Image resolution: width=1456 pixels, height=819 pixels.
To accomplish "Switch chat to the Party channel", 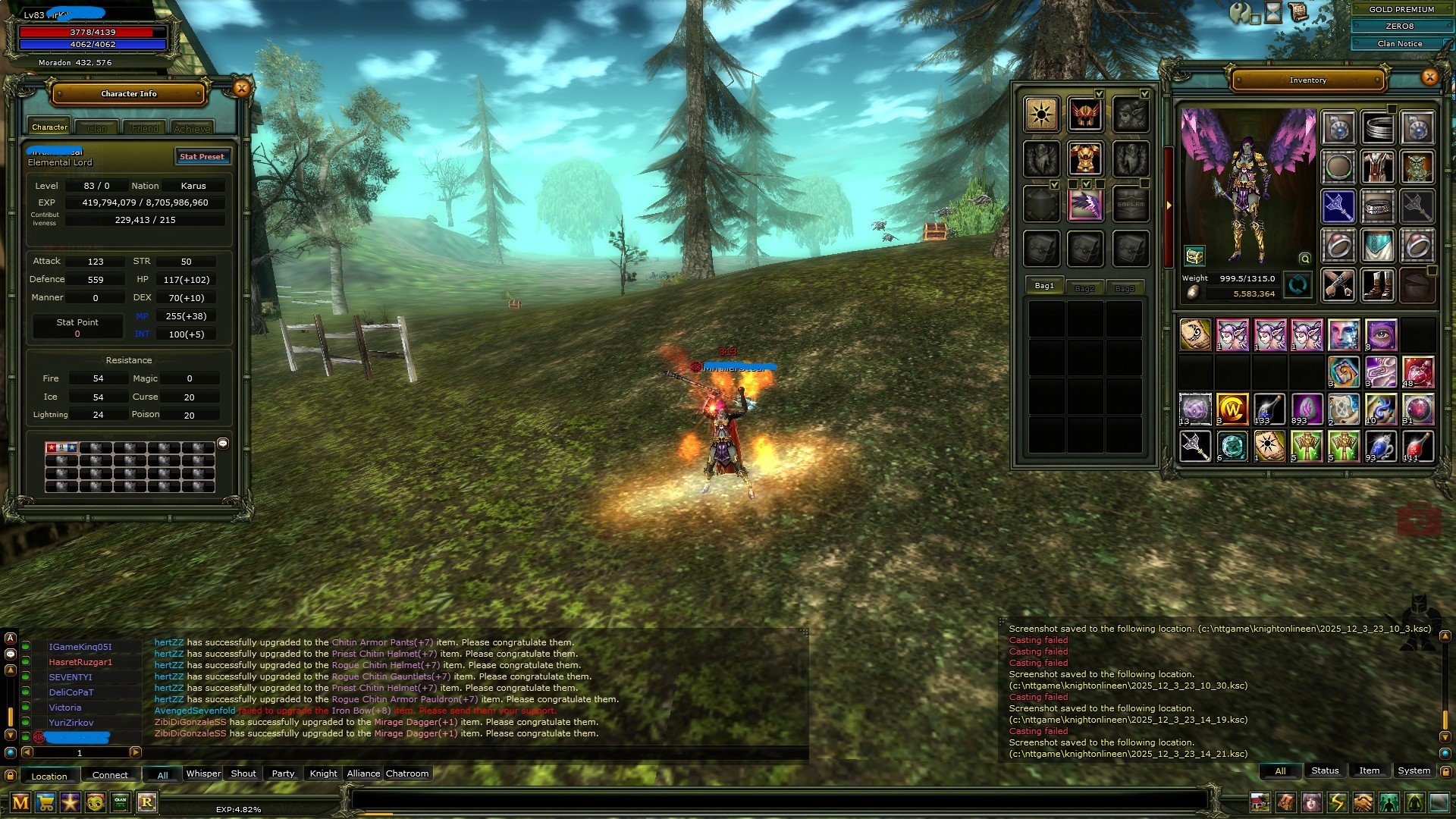I will (283, 773).
